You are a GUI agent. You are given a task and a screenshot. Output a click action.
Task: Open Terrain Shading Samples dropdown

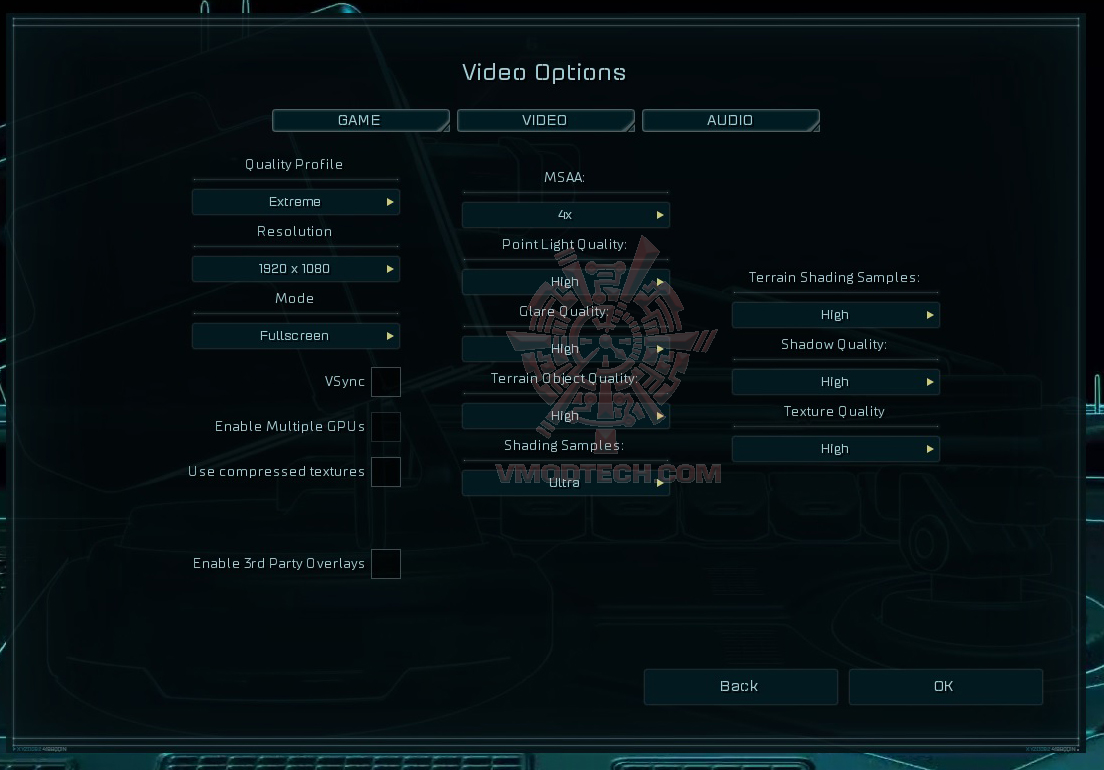click(836, 315)
